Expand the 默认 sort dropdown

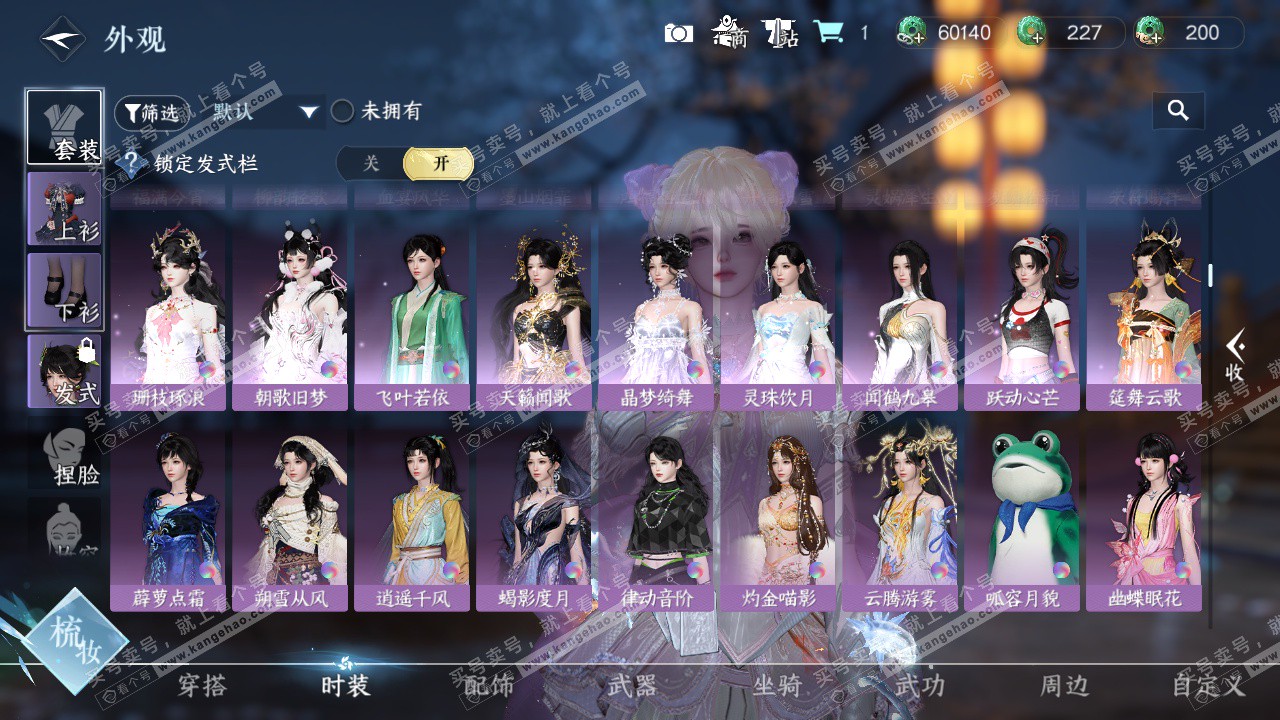265,112
